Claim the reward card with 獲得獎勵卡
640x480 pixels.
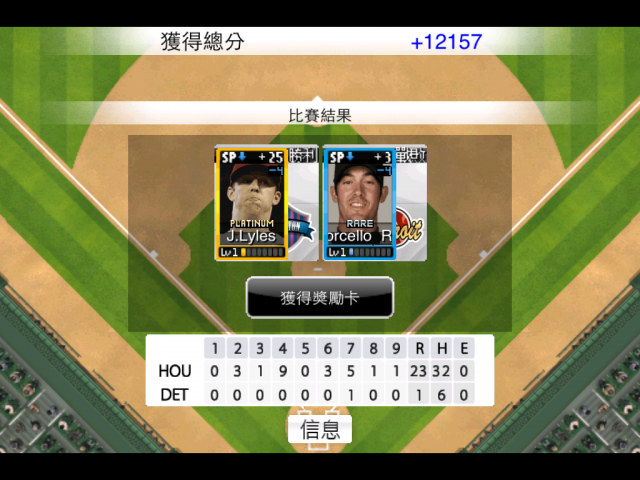[x=320, y=297]
